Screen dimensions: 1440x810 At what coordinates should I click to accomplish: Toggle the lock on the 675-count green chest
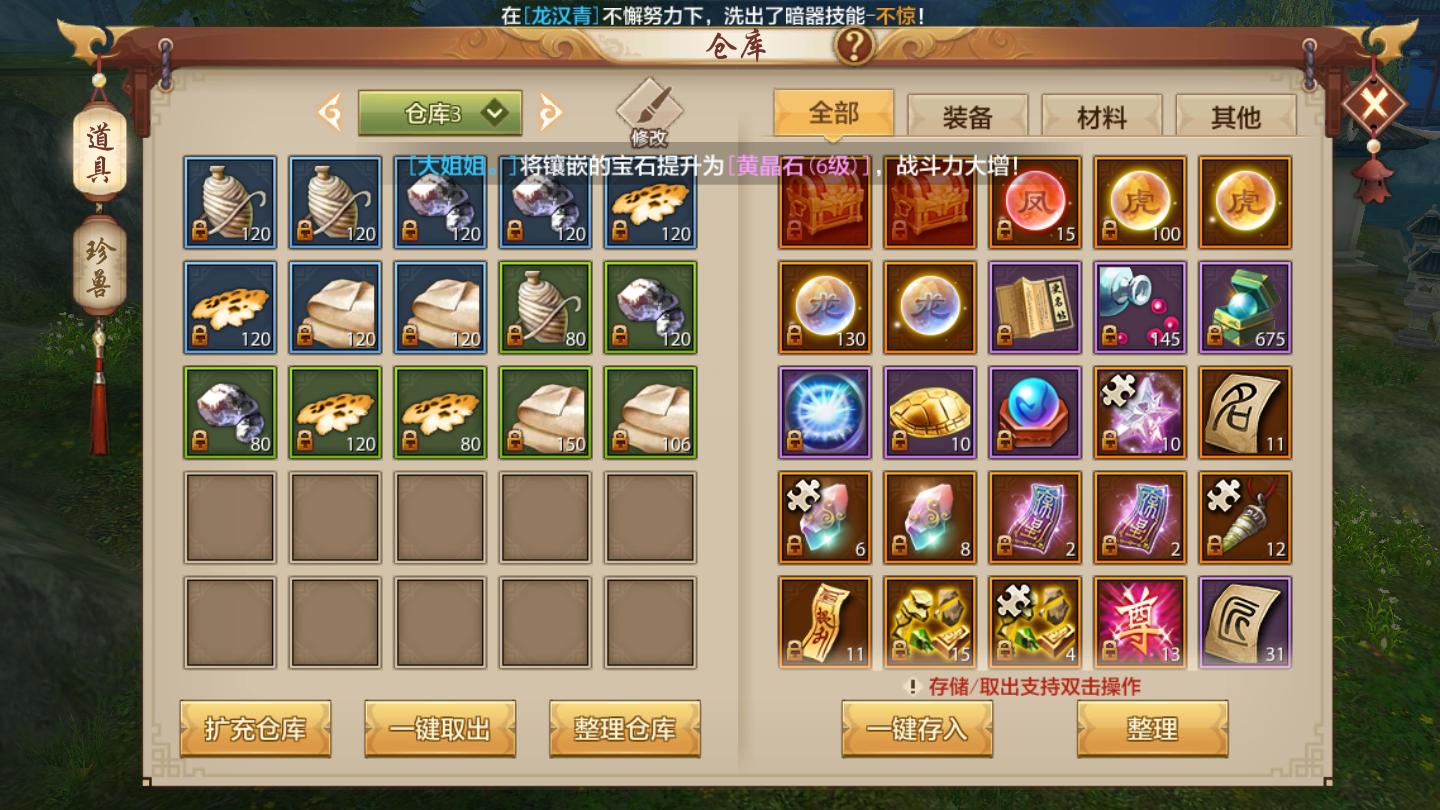coord(1215,337)
